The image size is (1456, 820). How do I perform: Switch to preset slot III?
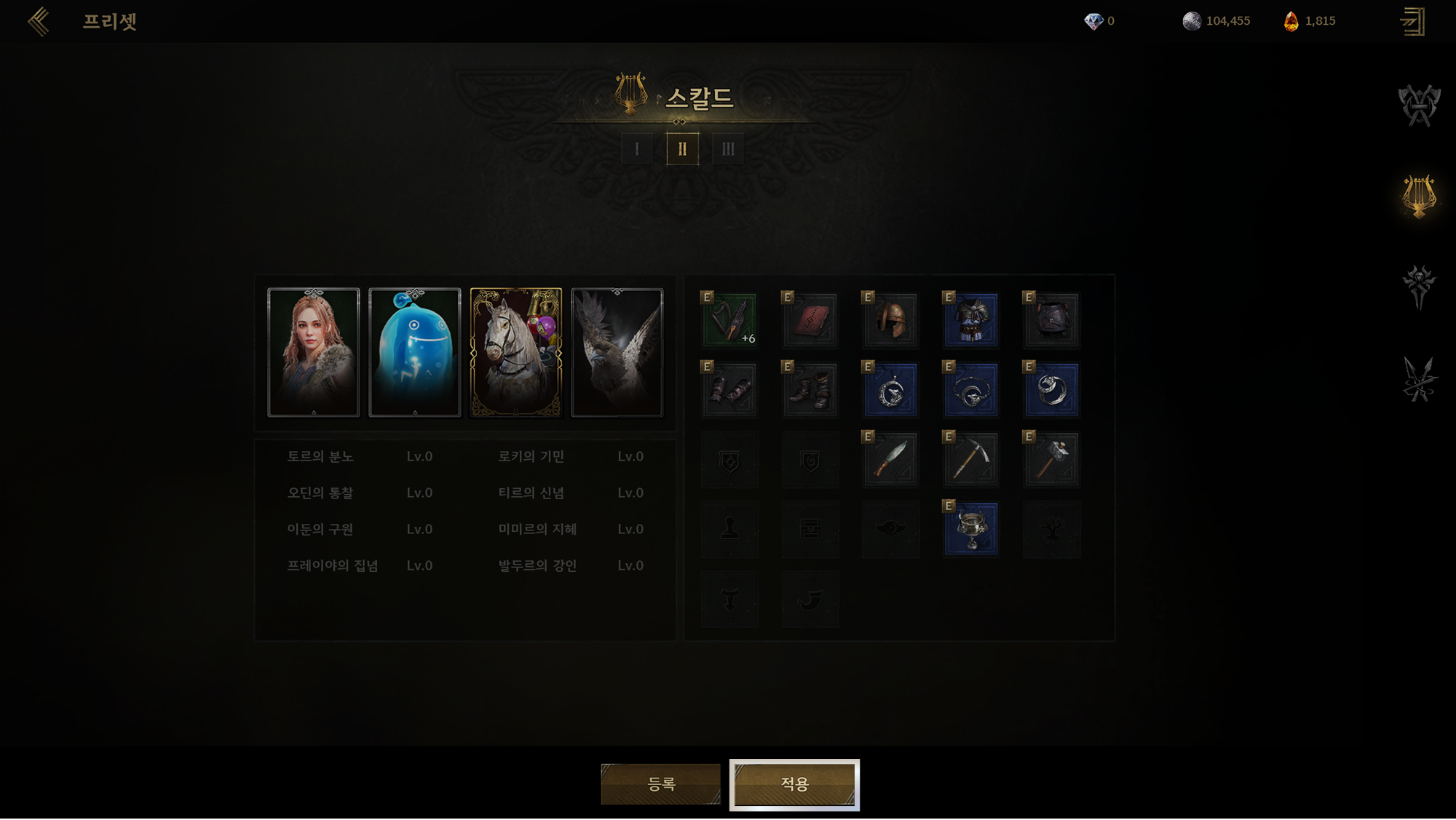point(728,149)
